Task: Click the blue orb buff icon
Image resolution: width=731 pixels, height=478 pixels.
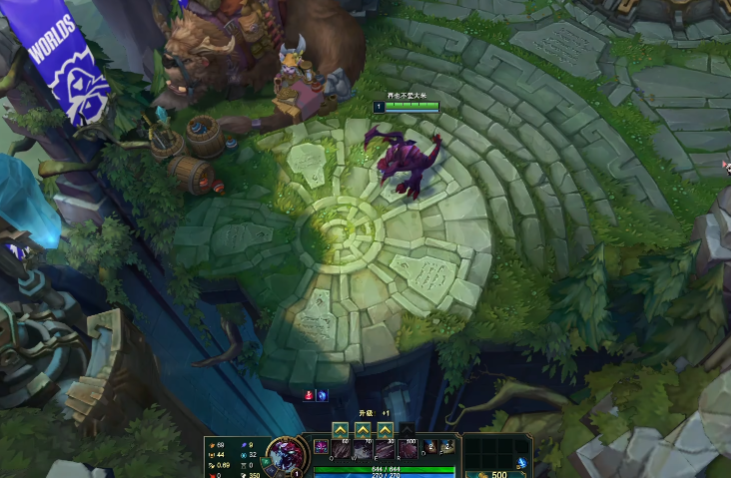Action: point(322,395)
